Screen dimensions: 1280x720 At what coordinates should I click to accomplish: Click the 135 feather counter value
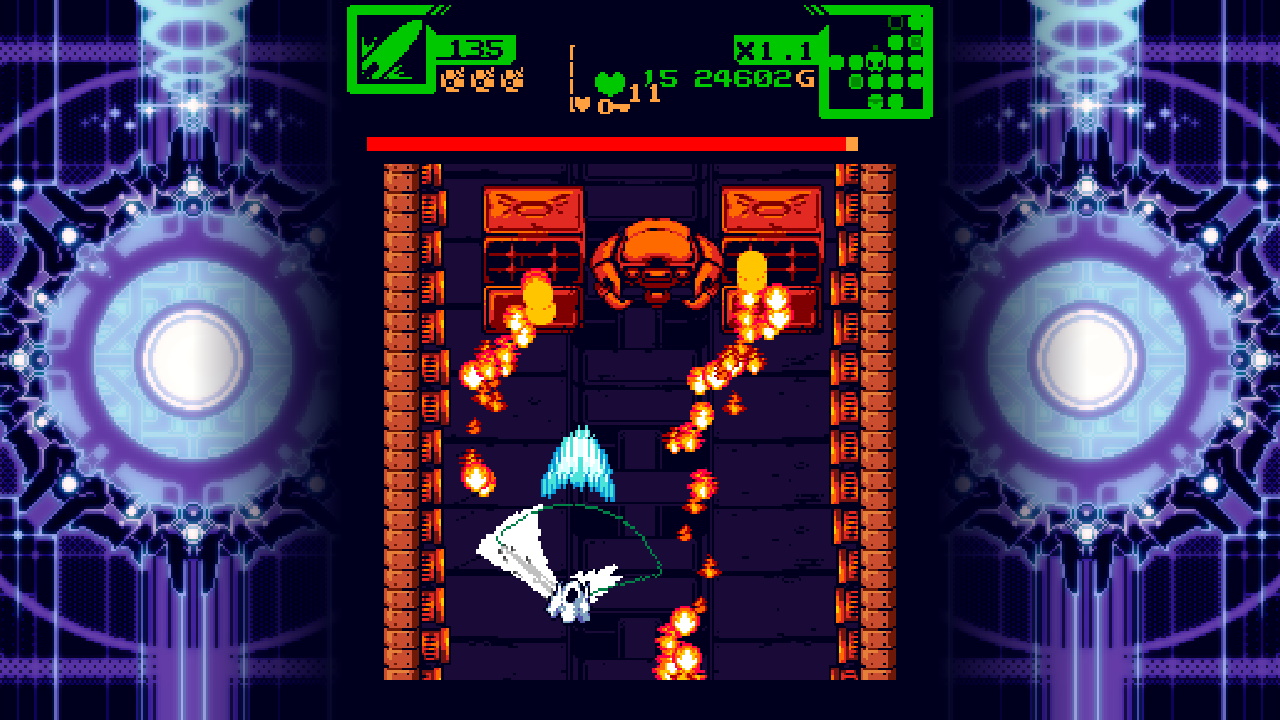click(x=478, y=48)
